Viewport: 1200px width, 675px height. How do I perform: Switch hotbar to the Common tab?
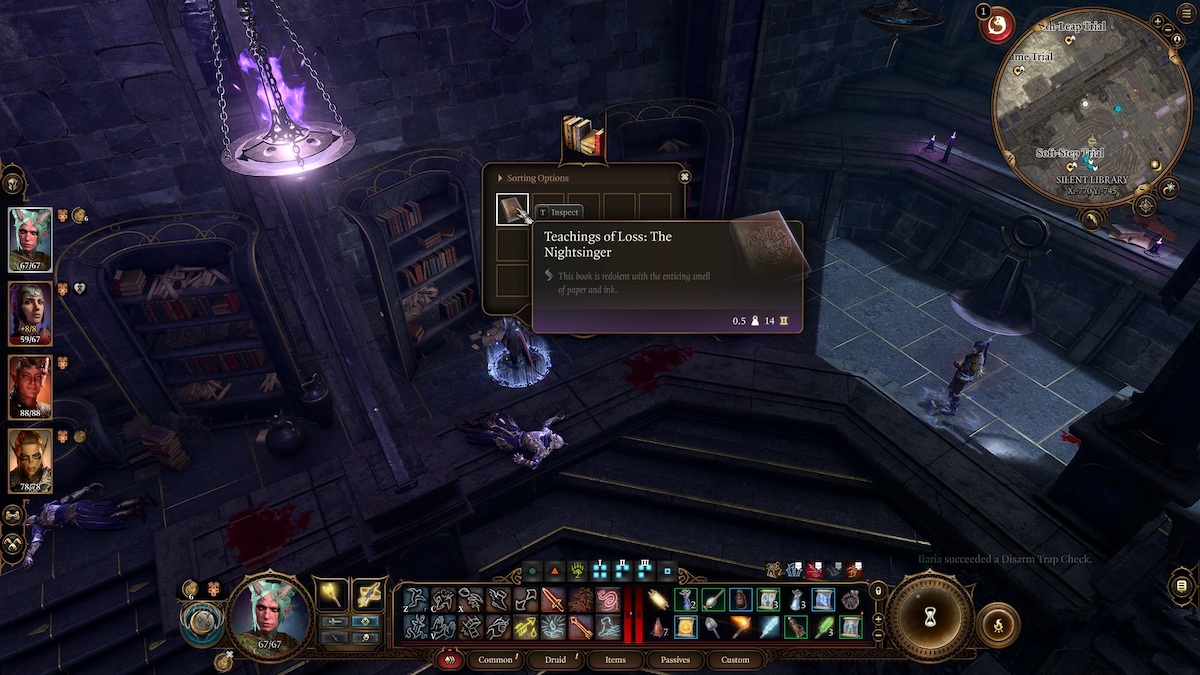coord(496,660)
